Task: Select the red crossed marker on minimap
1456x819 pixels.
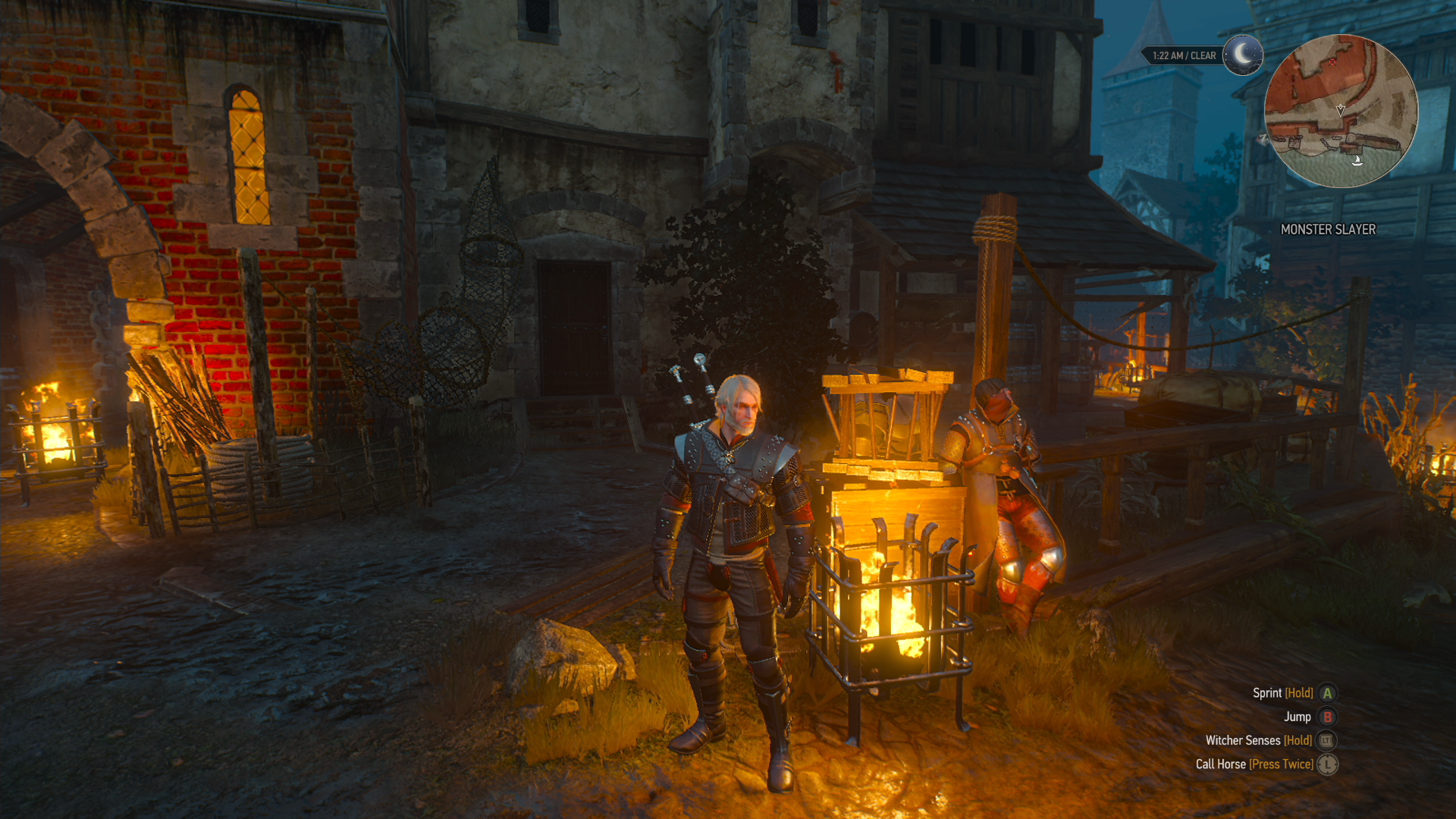Action: point(1332,61)
